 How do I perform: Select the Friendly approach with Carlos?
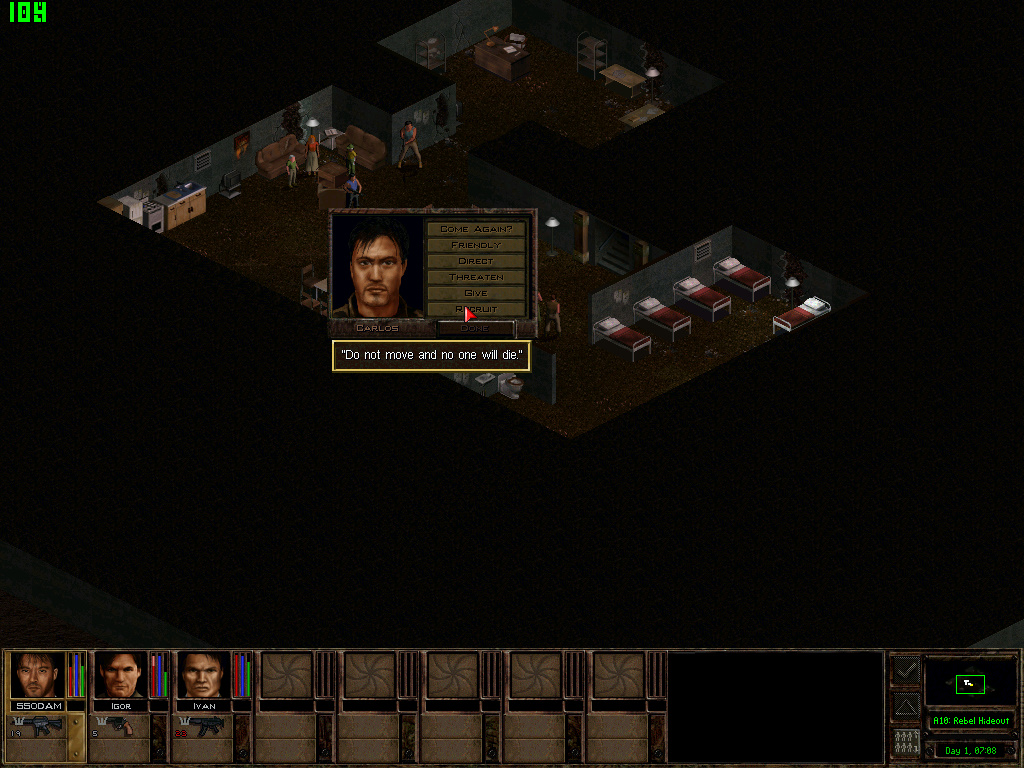tap(476, 245)
